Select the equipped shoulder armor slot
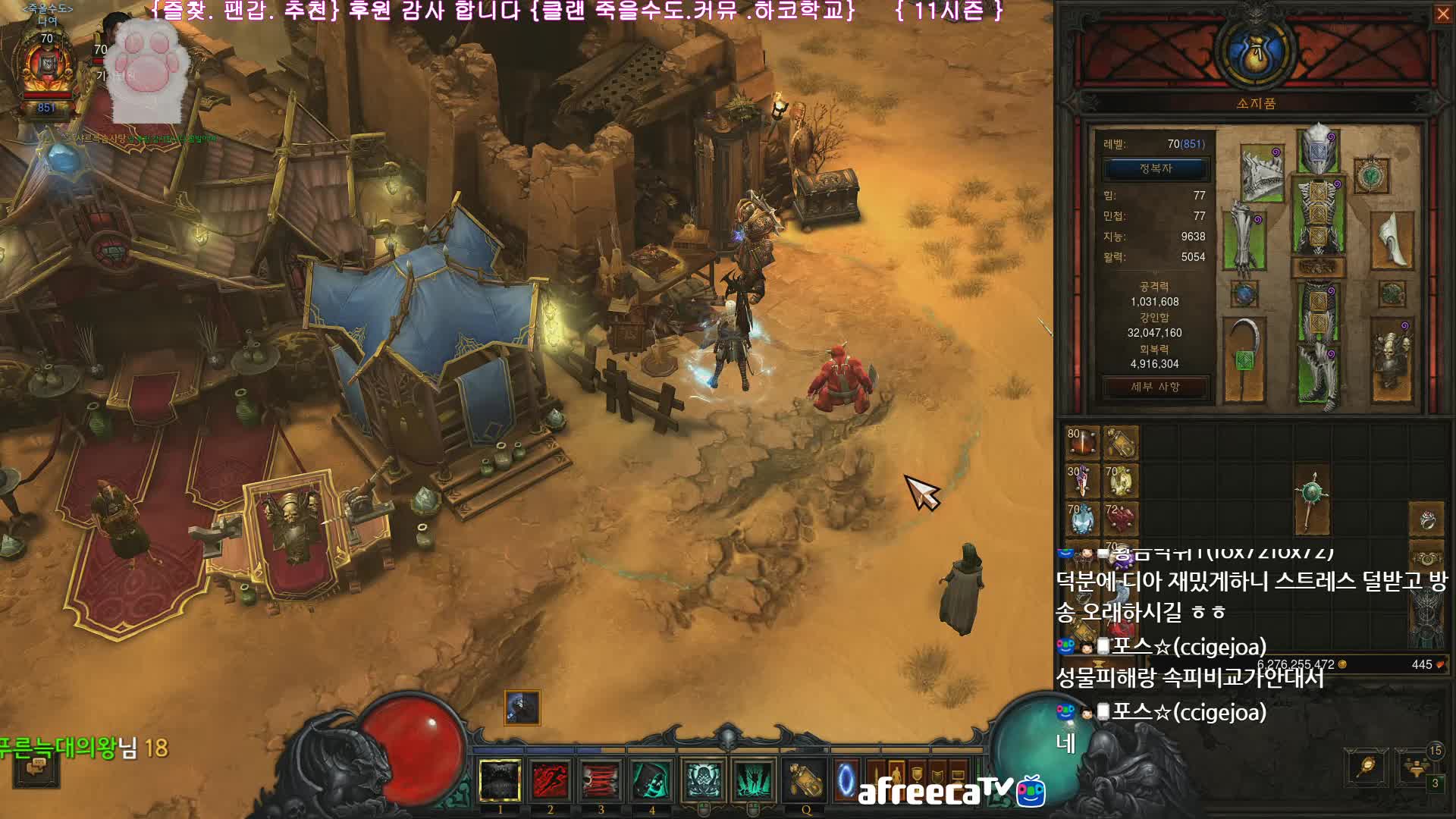This screenshot has height=819, width=1456. (x=1261, y=174)
